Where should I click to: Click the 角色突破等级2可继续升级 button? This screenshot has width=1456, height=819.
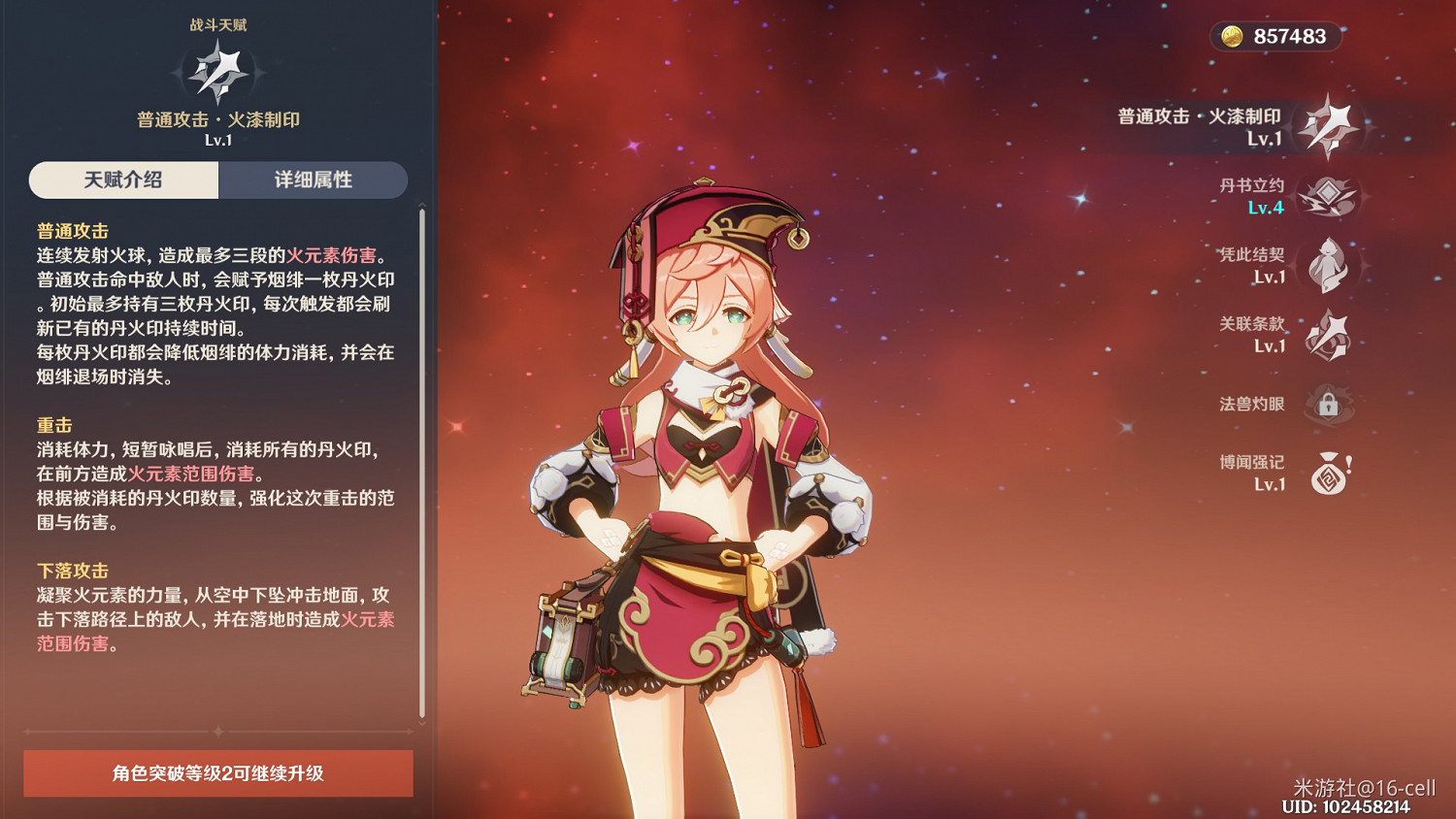pyautogui.click(x=217, y=774)
